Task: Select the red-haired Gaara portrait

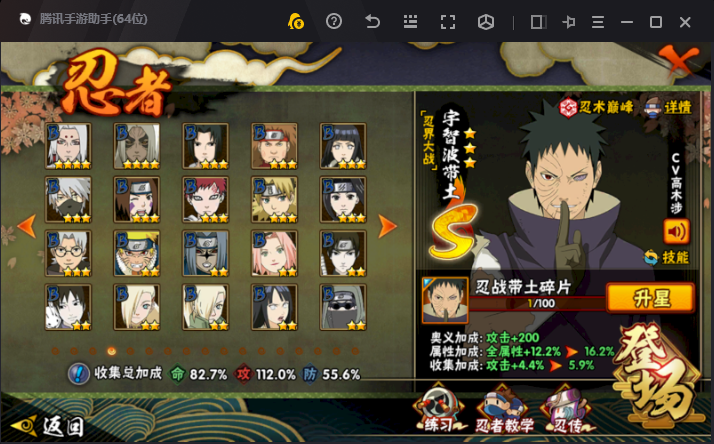Action: click(x=205, y=199)
